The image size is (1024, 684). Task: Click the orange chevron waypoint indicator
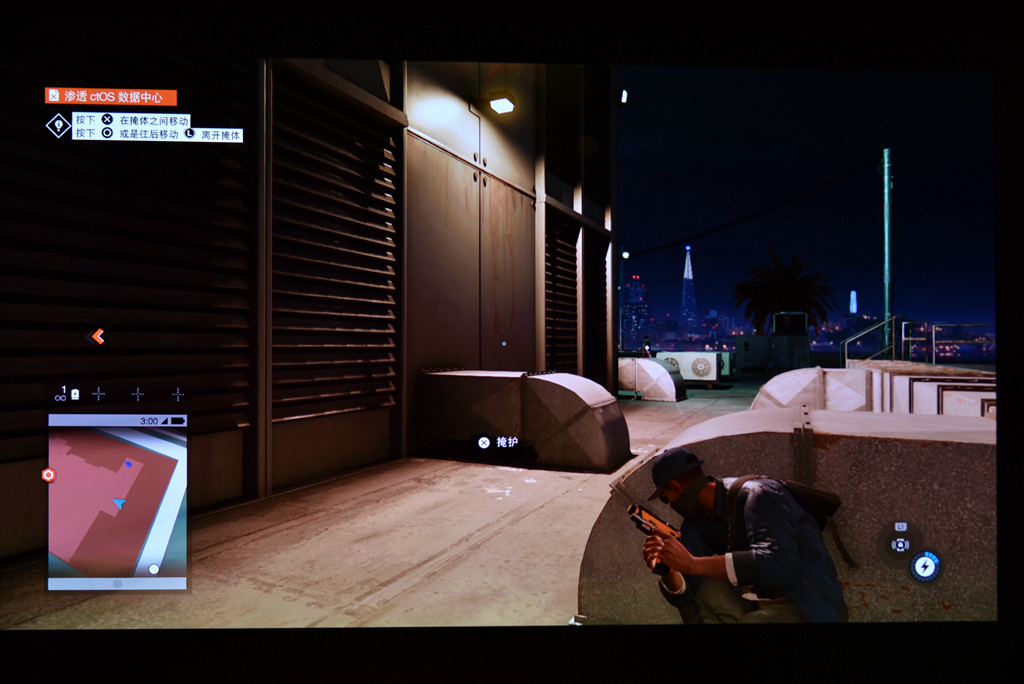pos(97,337)
